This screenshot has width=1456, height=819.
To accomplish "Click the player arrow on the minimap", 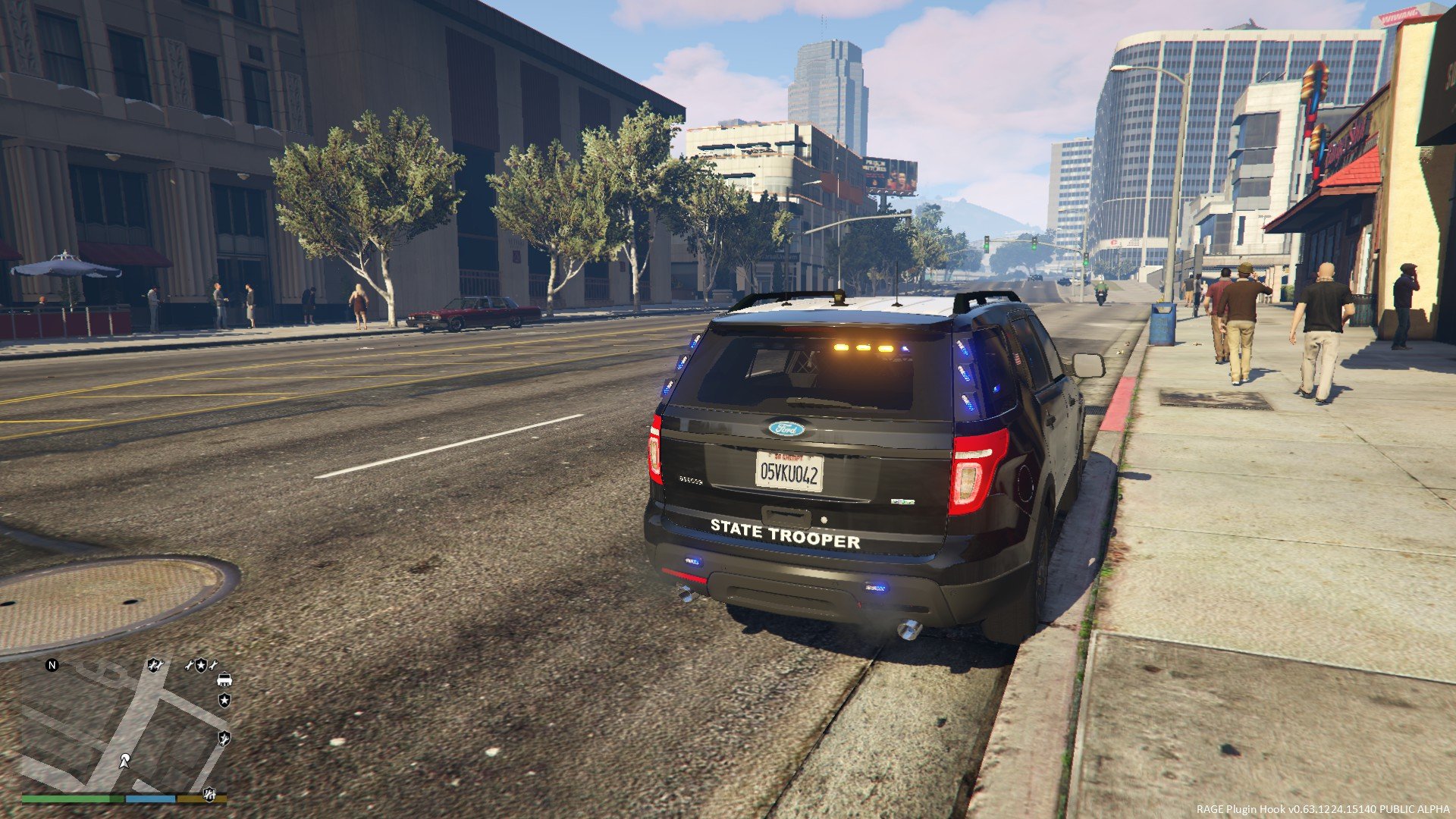I will (124, 760).
